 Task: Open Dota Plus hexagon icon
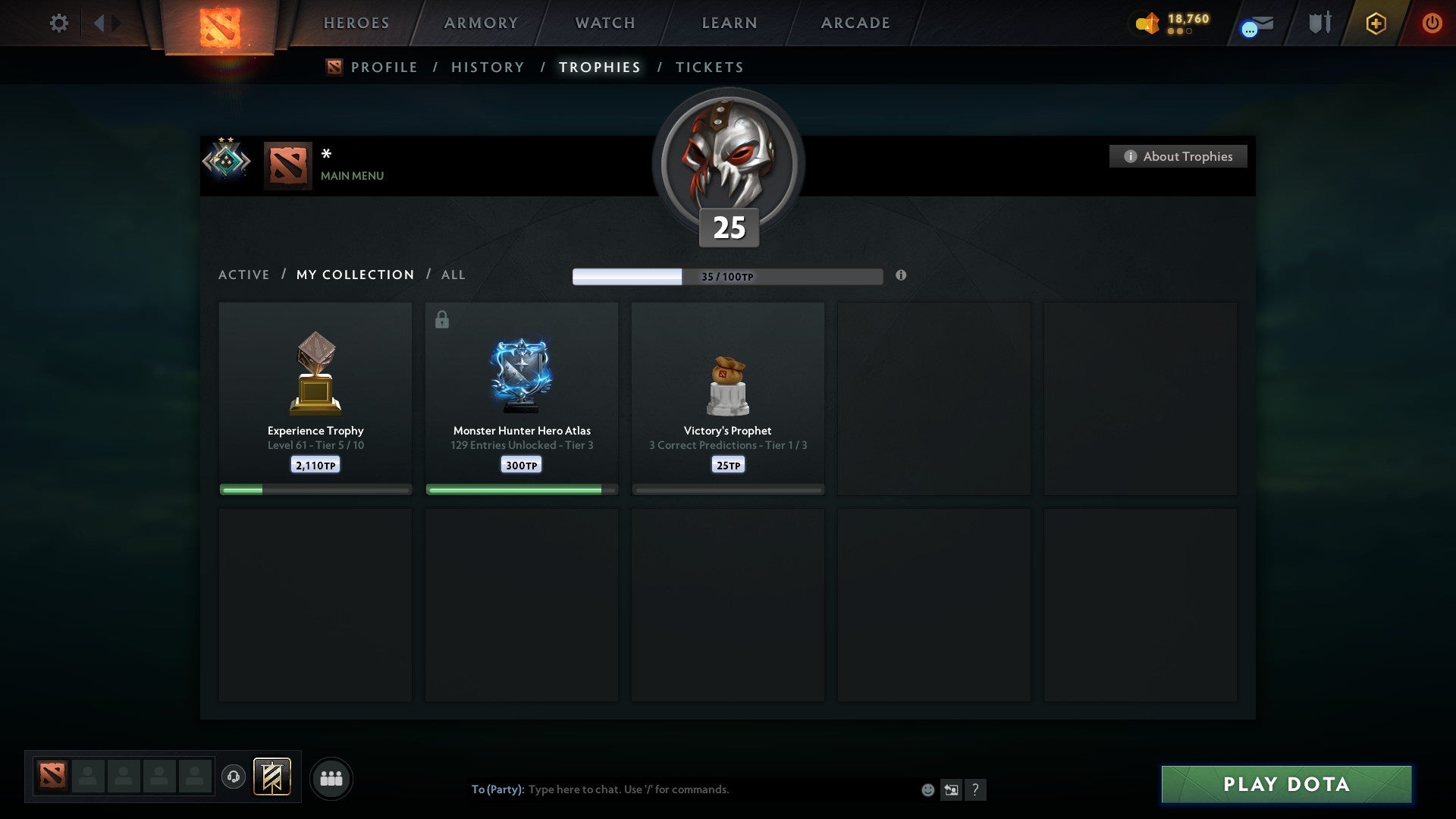pyautogui.click(x=1376, y=23)
